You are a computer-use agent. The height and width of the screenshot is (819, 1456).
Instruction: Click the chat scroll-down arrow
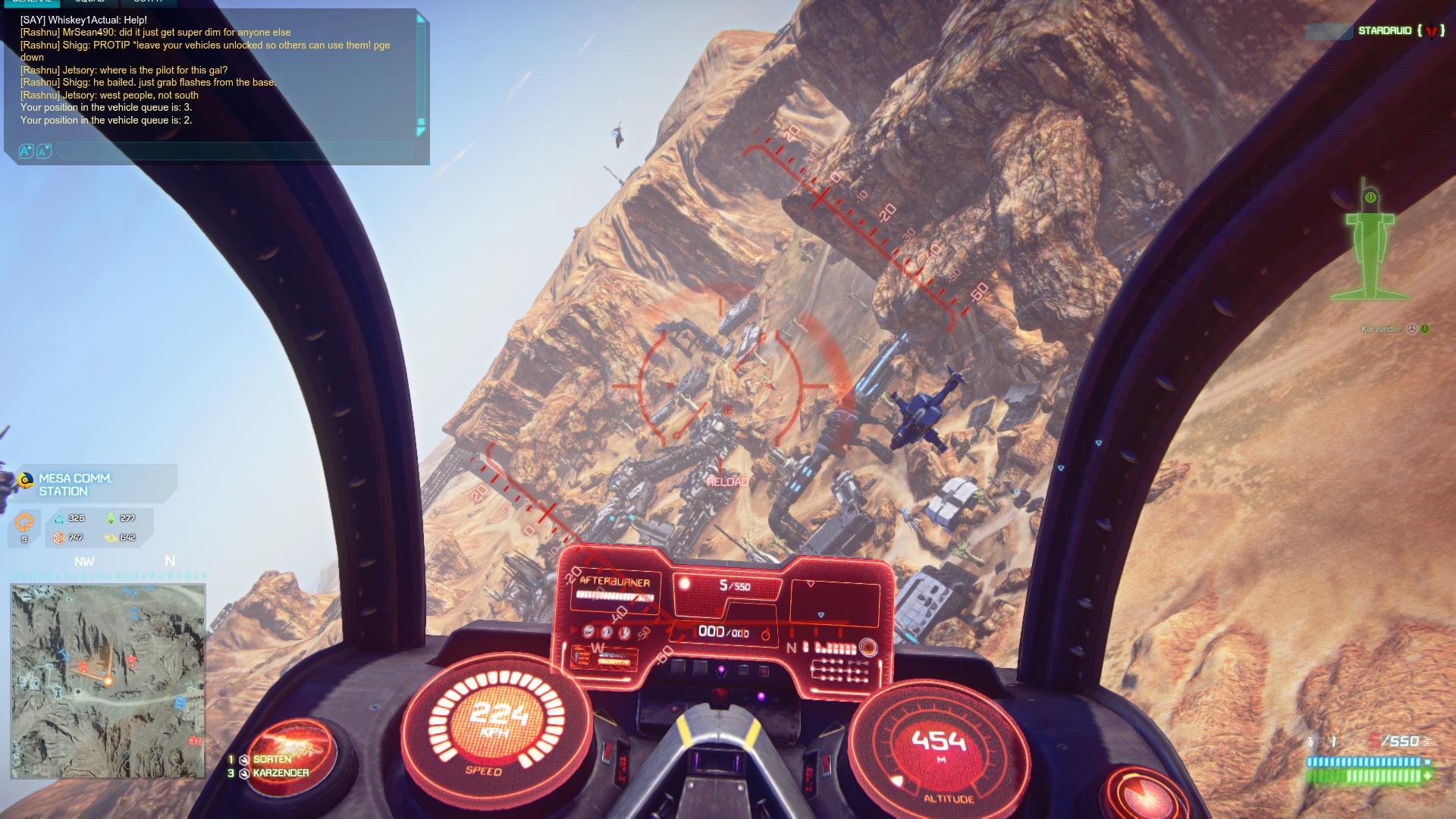422,130
